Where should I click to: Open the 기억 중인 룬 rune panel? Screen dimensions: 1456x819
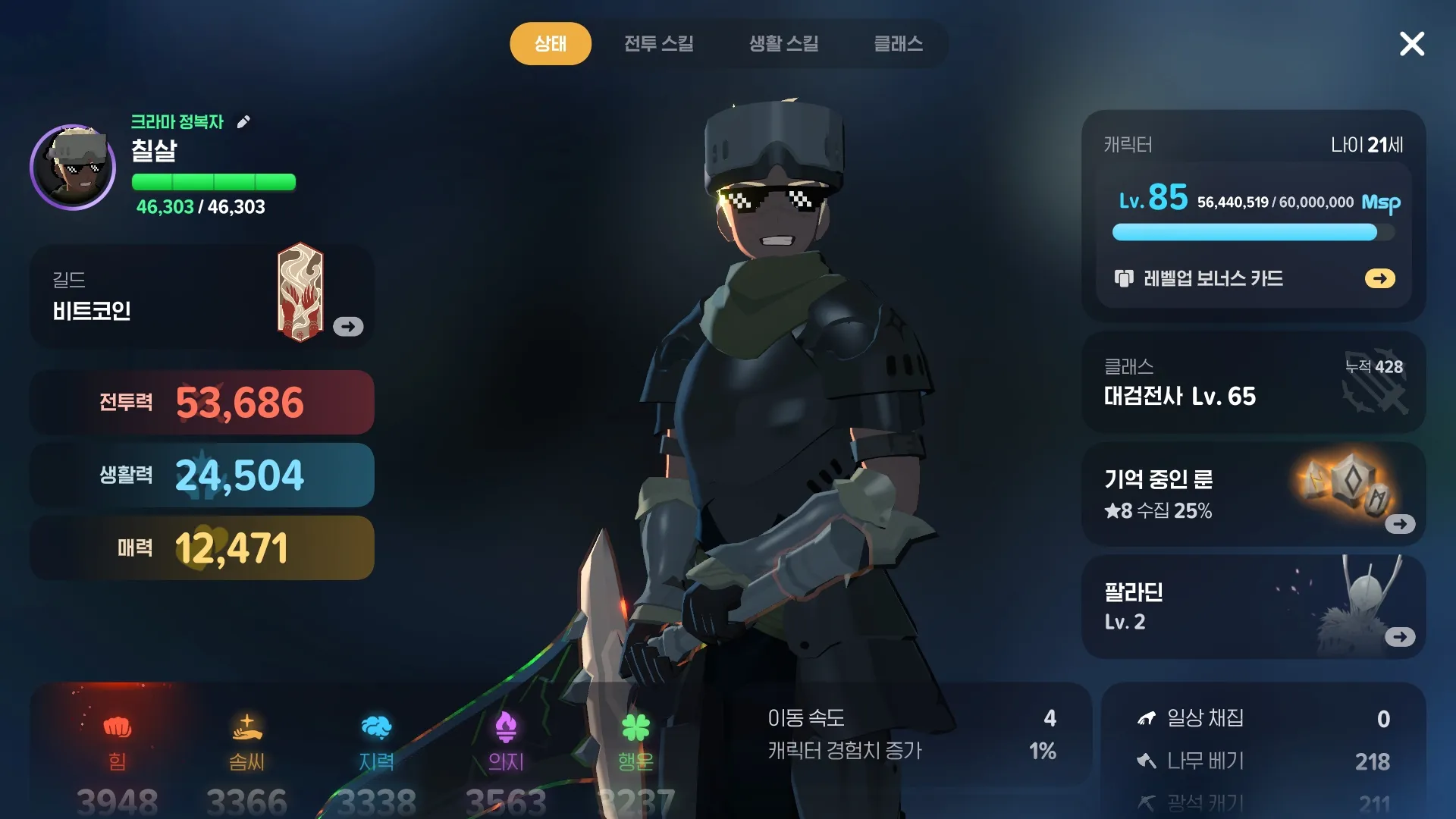[1399, 524]
